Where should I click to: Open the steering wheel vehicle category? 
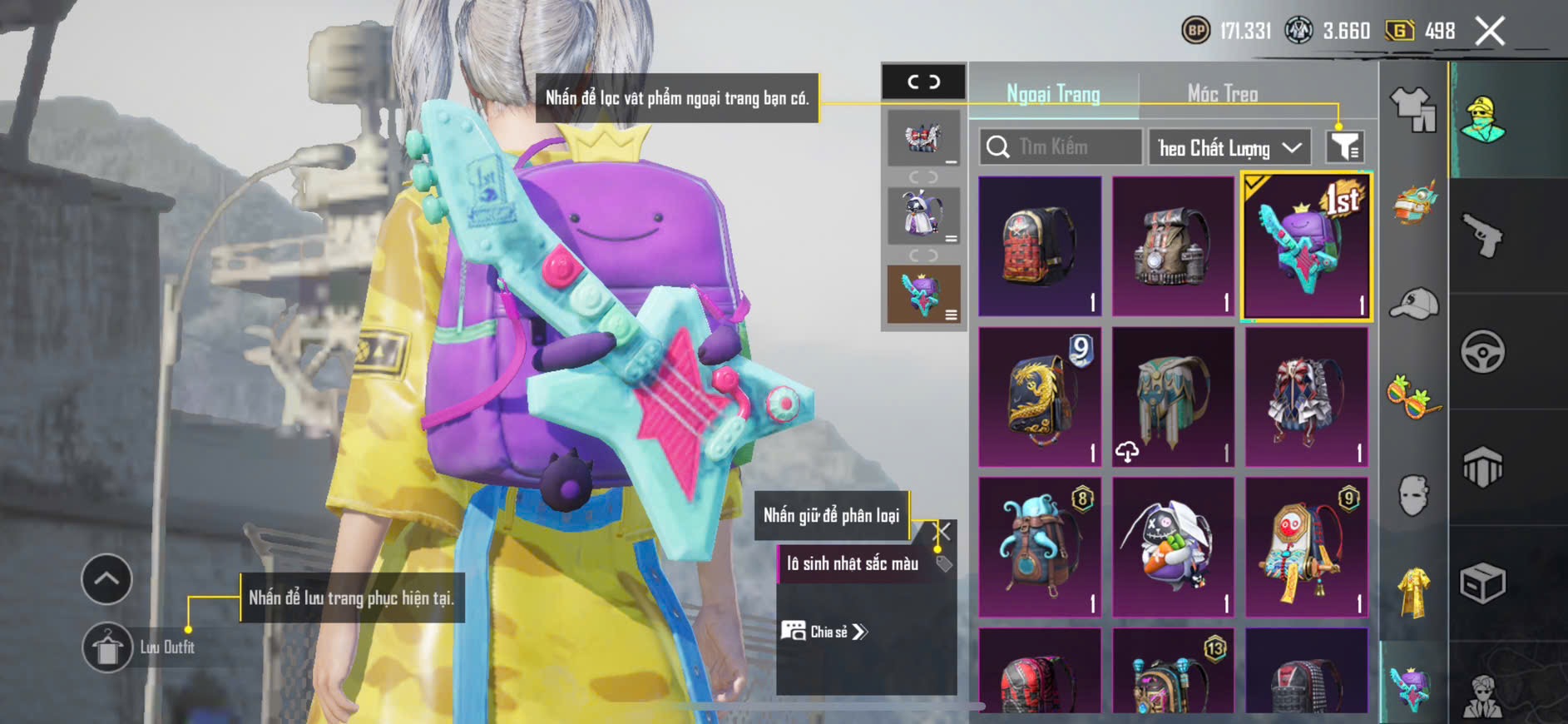[x=1482, y=352]
